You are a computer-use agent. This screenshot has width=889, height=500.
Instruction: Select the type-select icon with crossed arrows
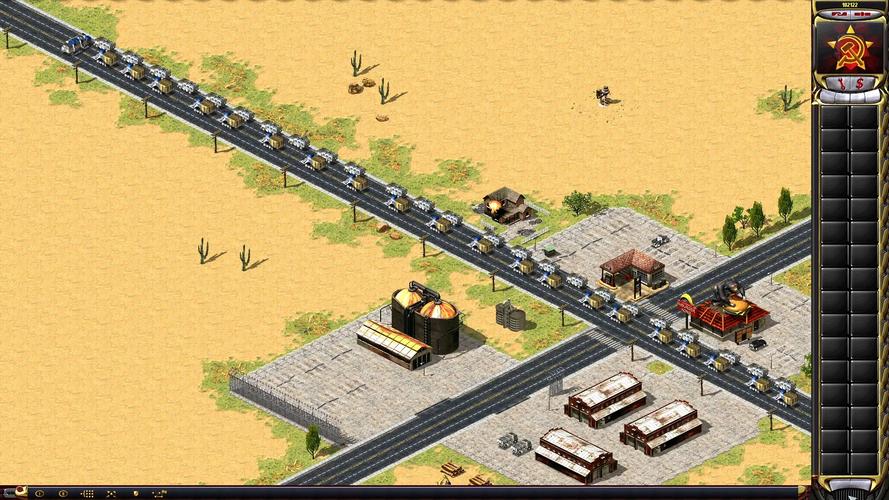coord(110,493)
